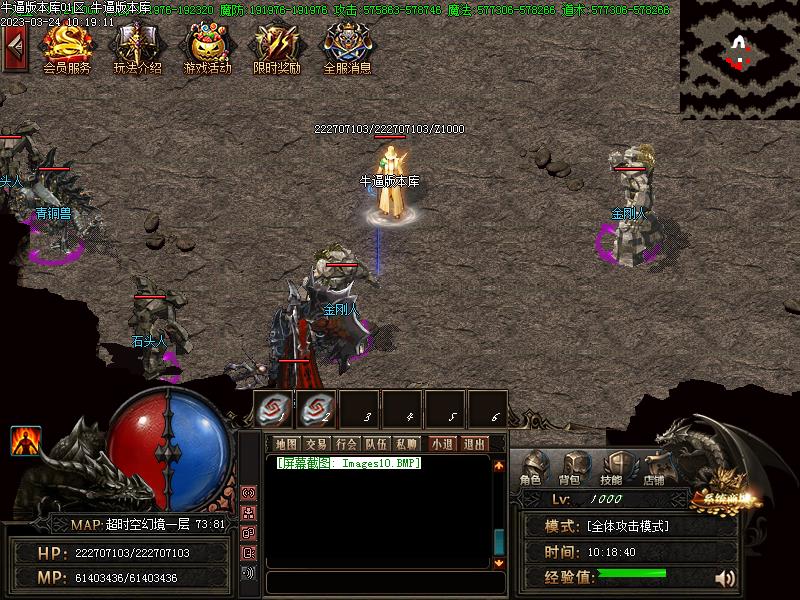This screenshot has height=600, width=800.
Task: Click the 私聊 private chat button
Action: tap(406, 444)
